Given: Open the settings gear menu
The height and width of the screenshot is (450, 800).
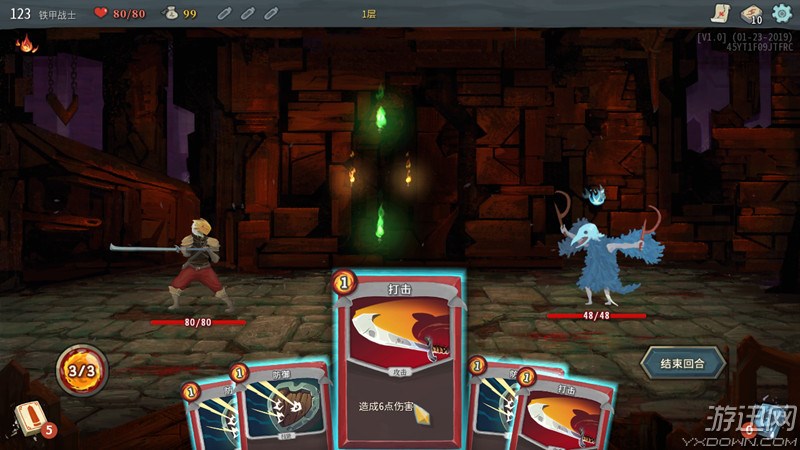Looking at the screenshot, I should 782,13.
